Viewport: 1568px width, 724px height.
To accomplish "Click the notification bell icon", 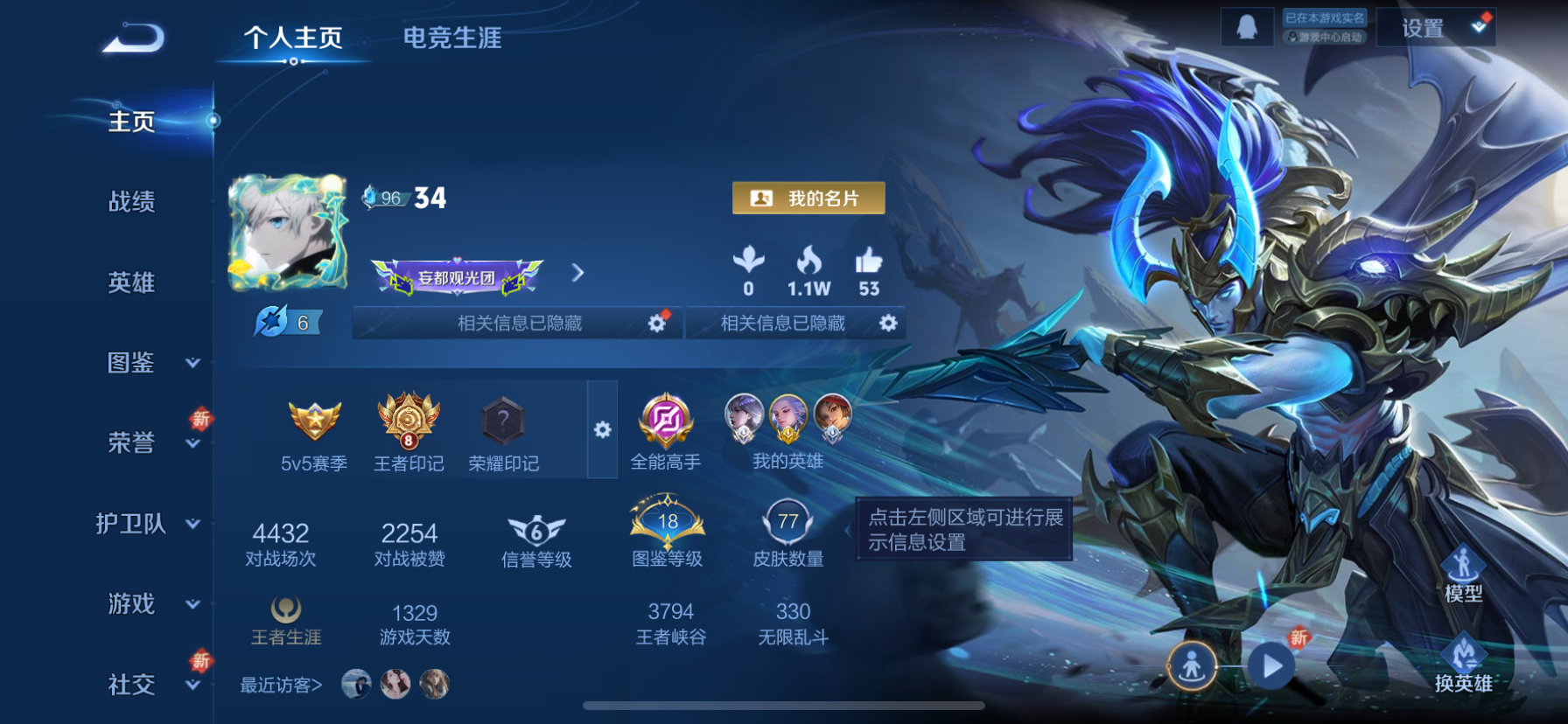I will tap(1249, 26).
